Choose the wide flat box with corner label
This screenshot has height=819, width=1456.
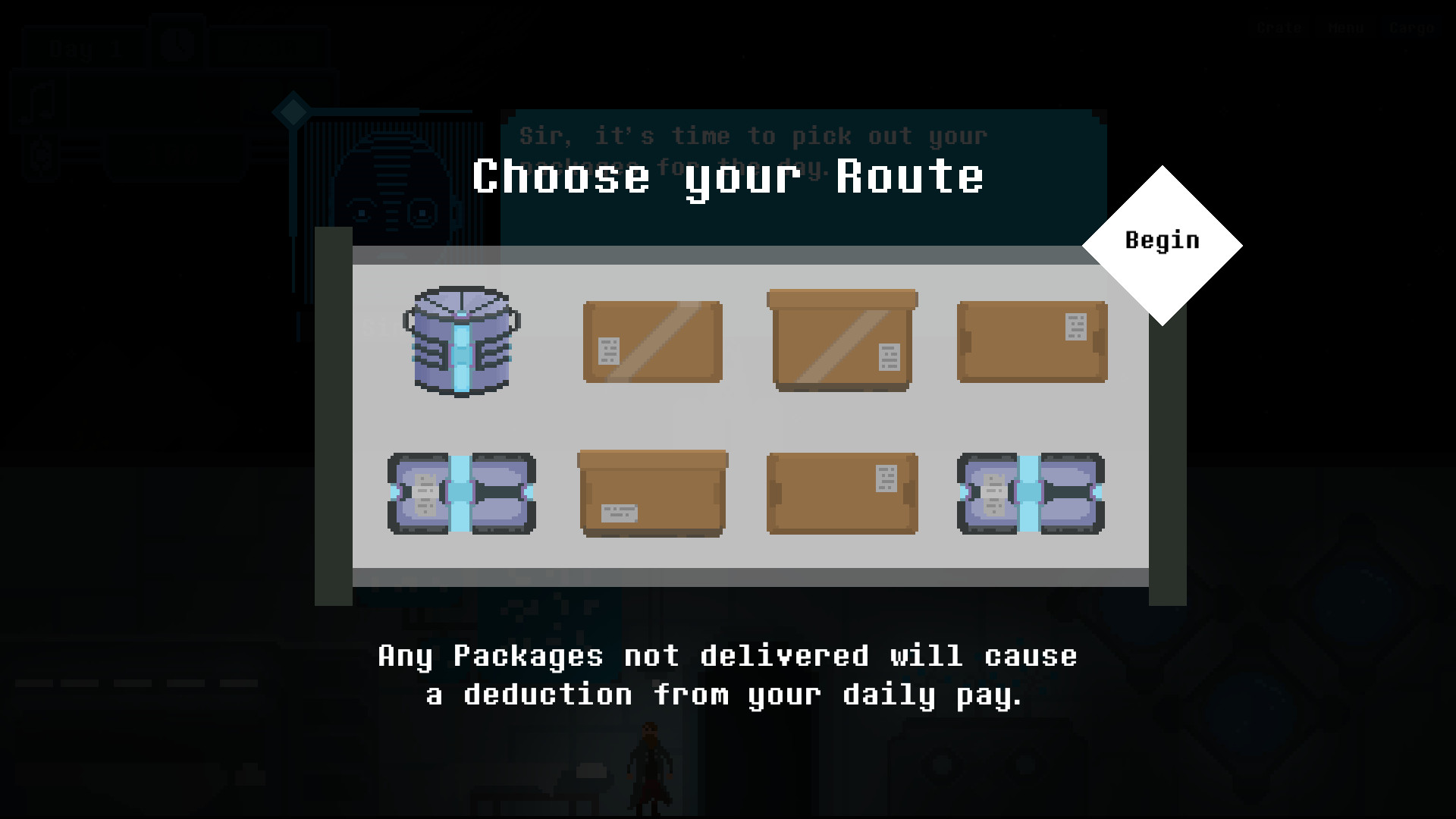(x=1031, y=341)
